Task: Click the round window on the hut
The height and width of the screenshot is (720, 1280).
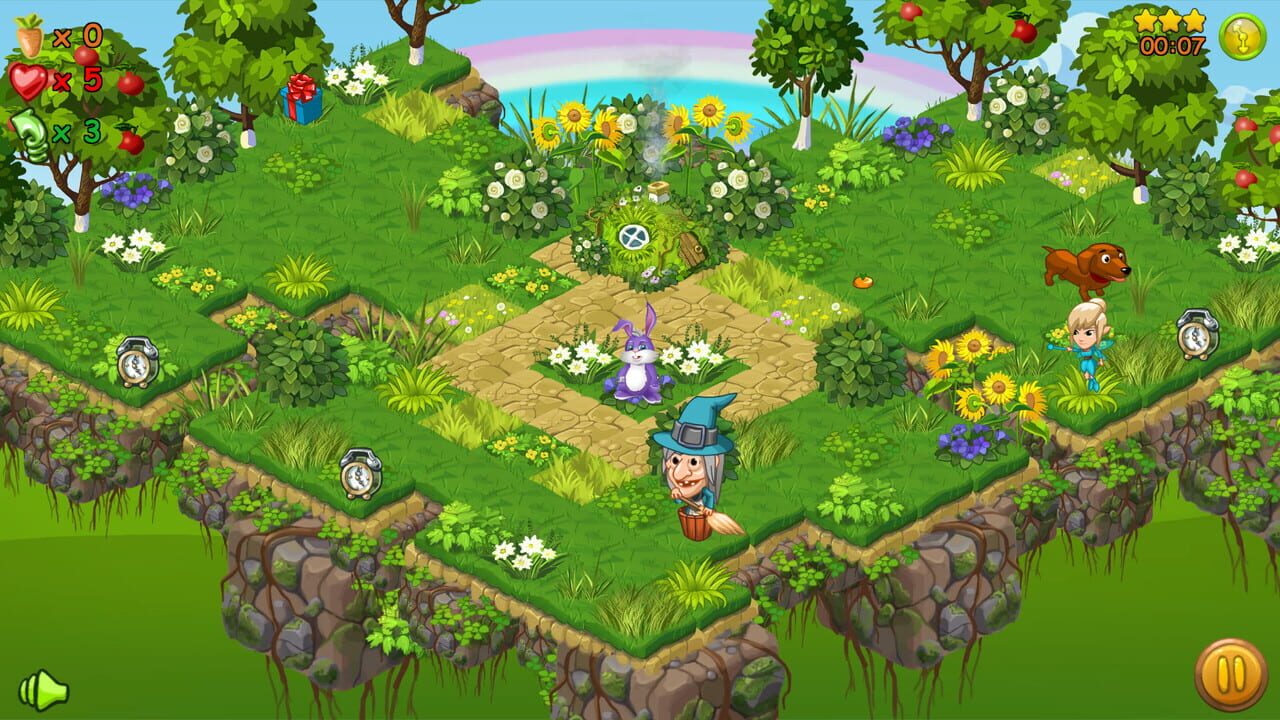Action: point(636,237)
